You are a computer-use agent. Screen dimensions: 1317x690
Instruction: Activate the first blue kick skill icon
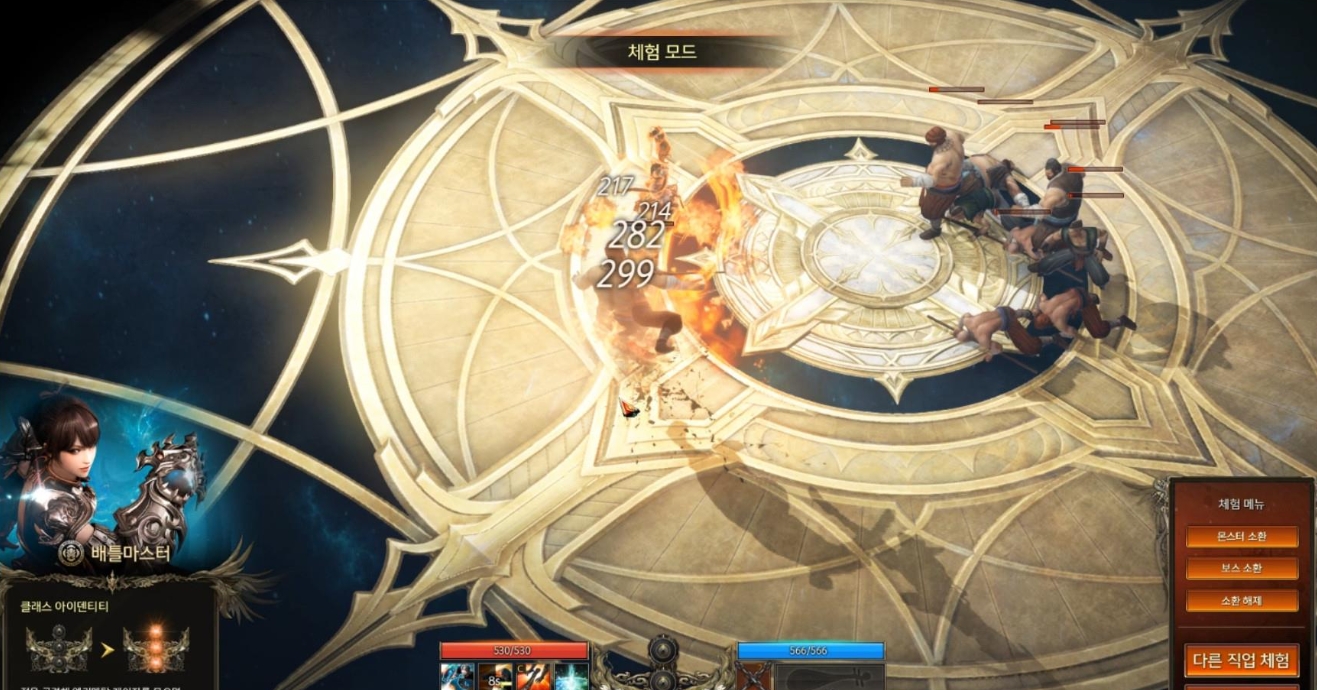(x=457, y=677)
